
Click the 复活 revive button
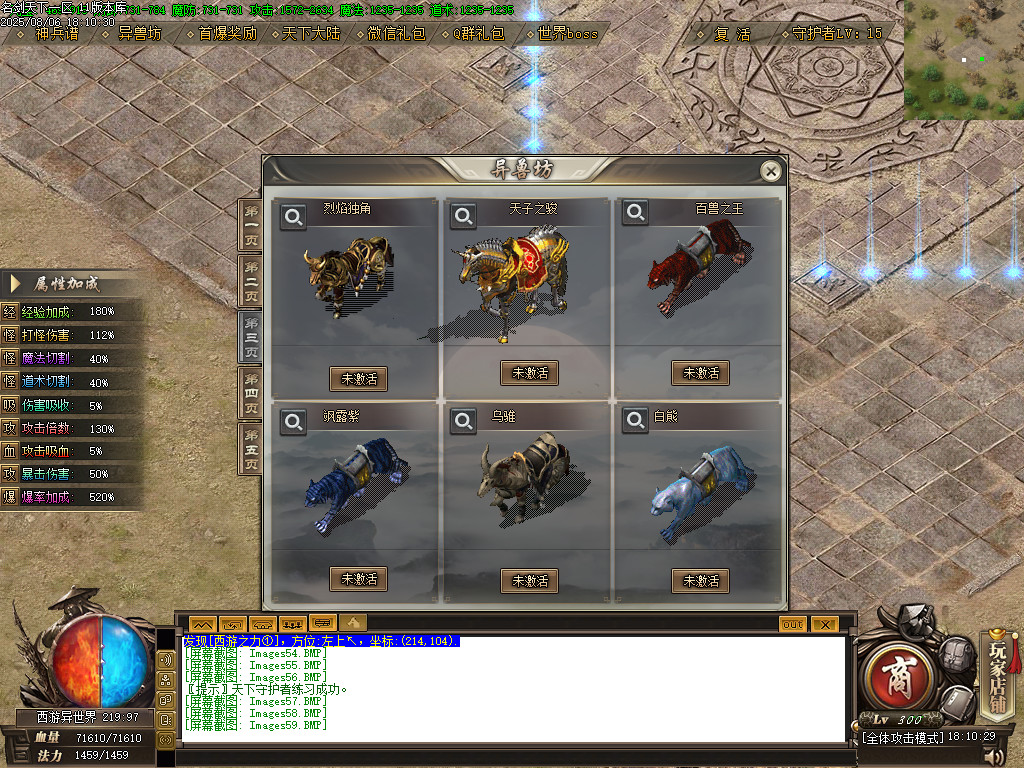click(732, 33)
